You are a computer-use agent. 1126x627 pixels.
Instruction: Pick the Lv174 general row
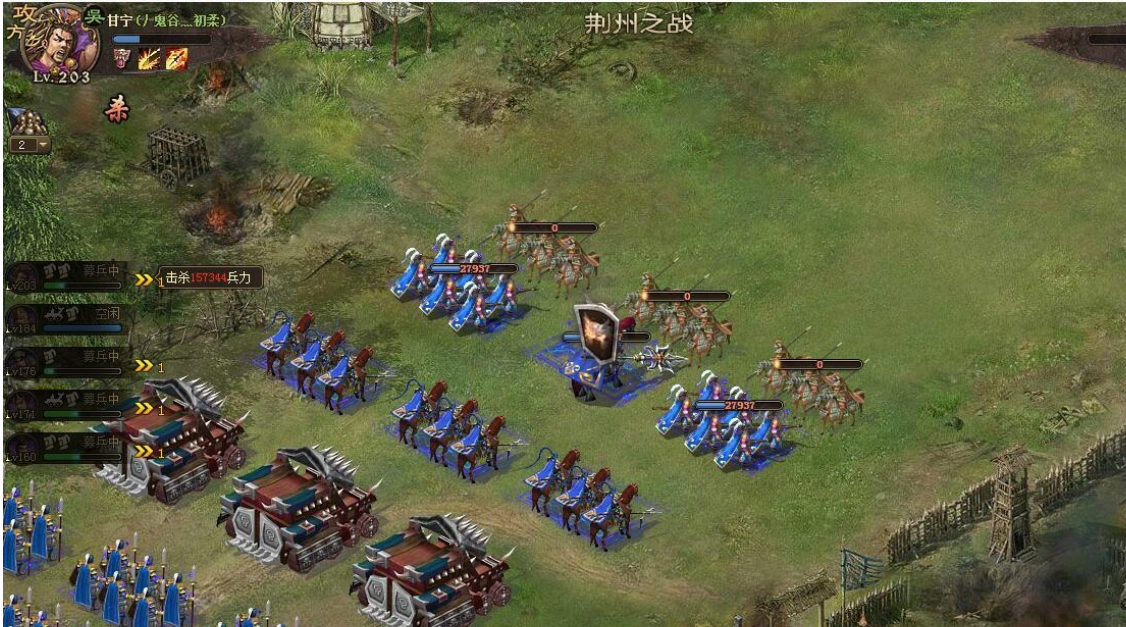(66, 404)
